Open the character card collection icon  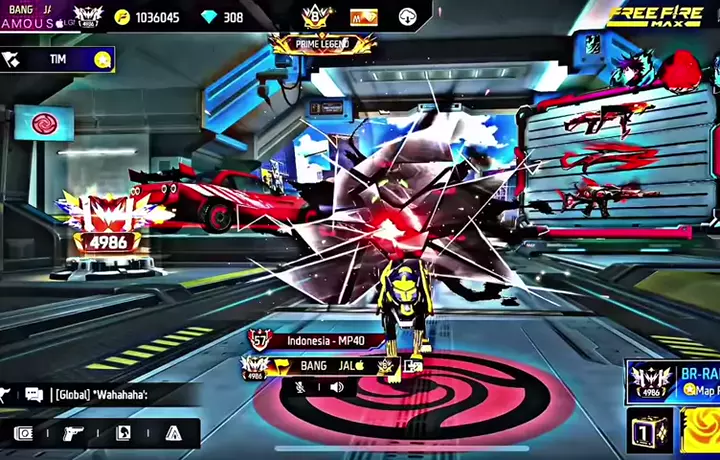coord(123,433)
